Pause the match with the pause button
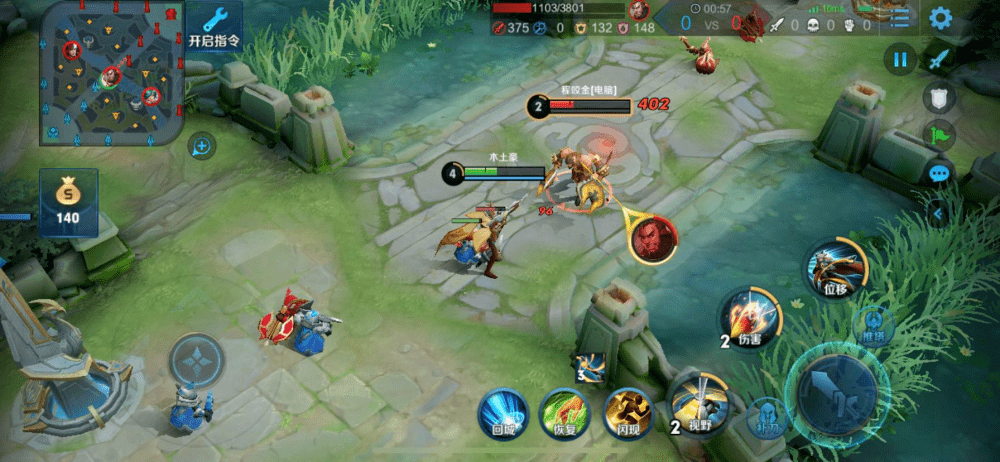The image size is (1000, 462). click(x=900, y=60)
